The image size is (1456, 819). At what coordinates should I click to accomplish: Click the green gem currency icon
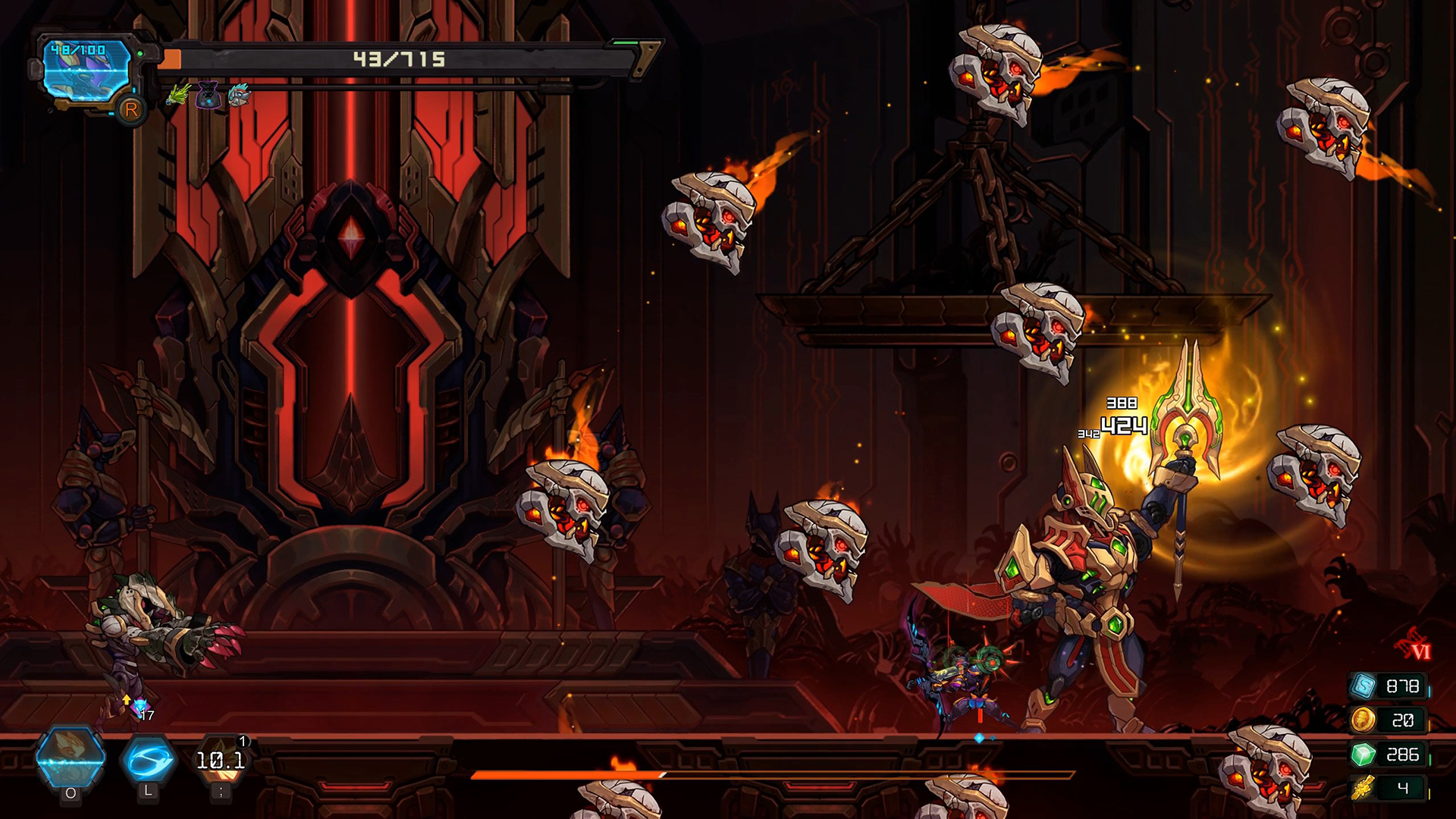point(1363,755)
